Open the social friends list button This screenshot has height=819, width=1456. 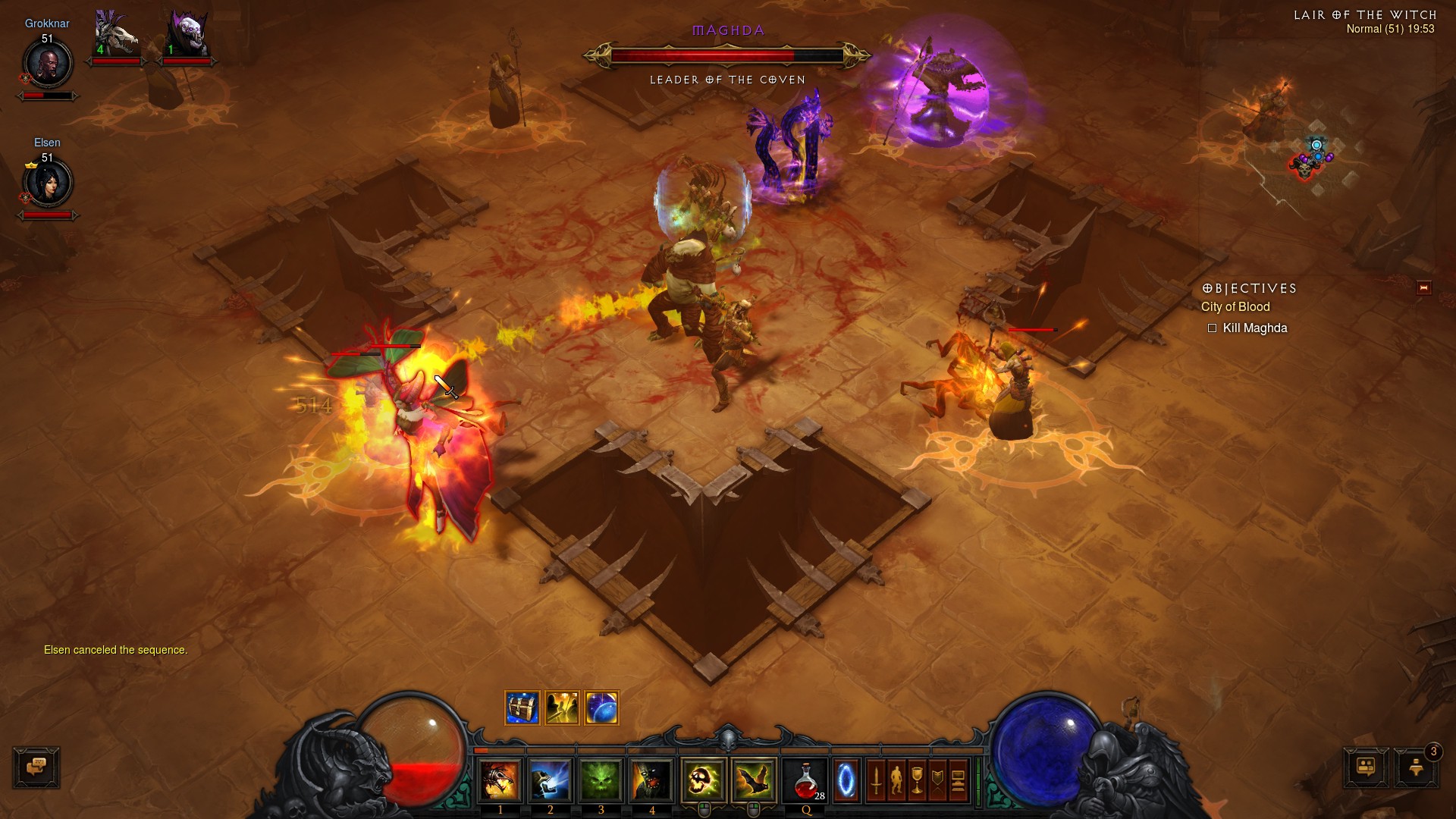pyautogui.click(x=1366, y=767)
